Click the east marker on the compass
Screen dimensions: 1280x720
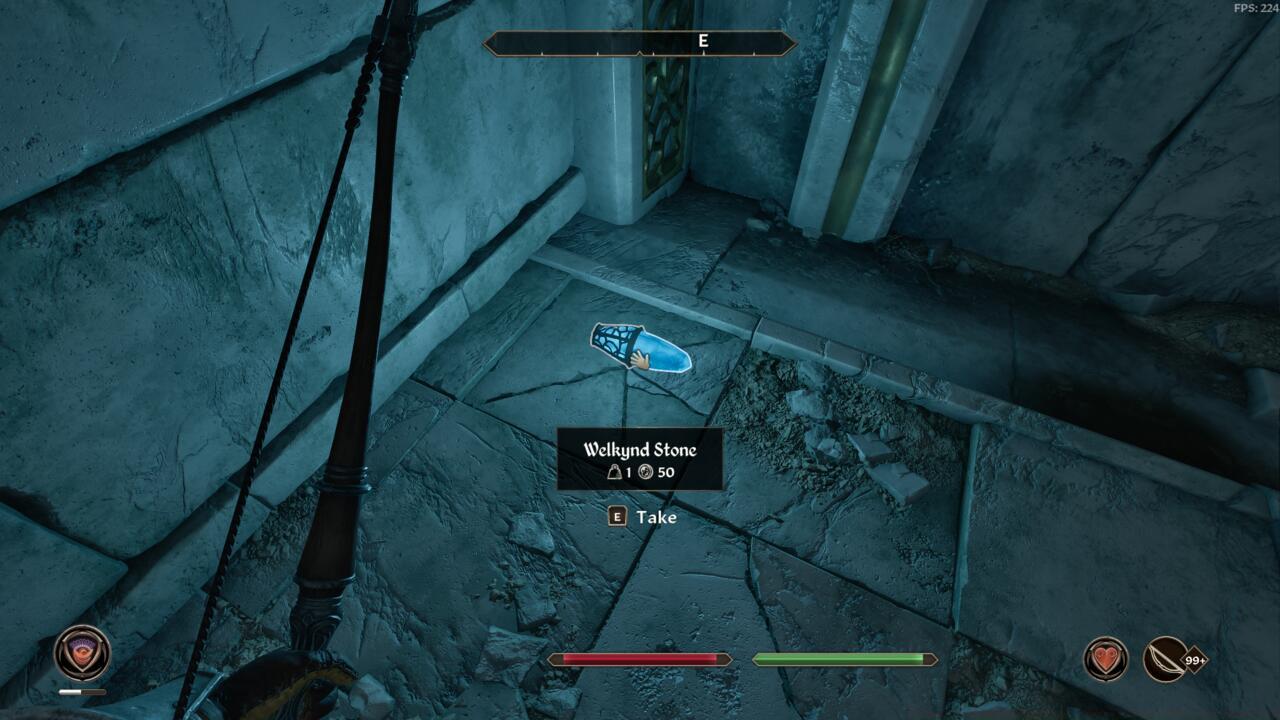pyautogui.click(x=703, y=41)
